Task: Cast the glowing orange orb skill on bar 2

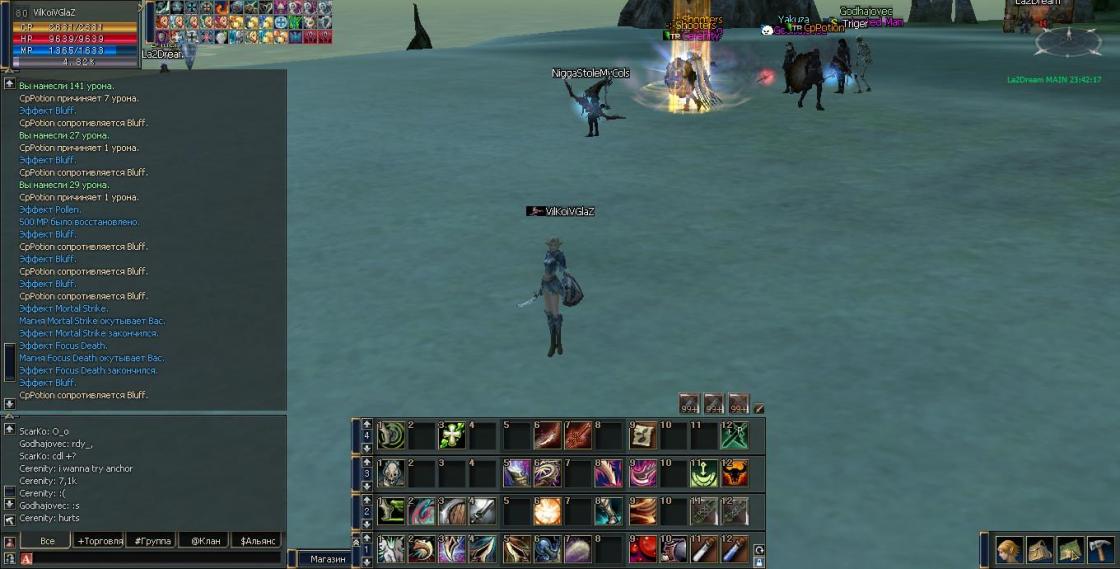Action: point(547,511)
